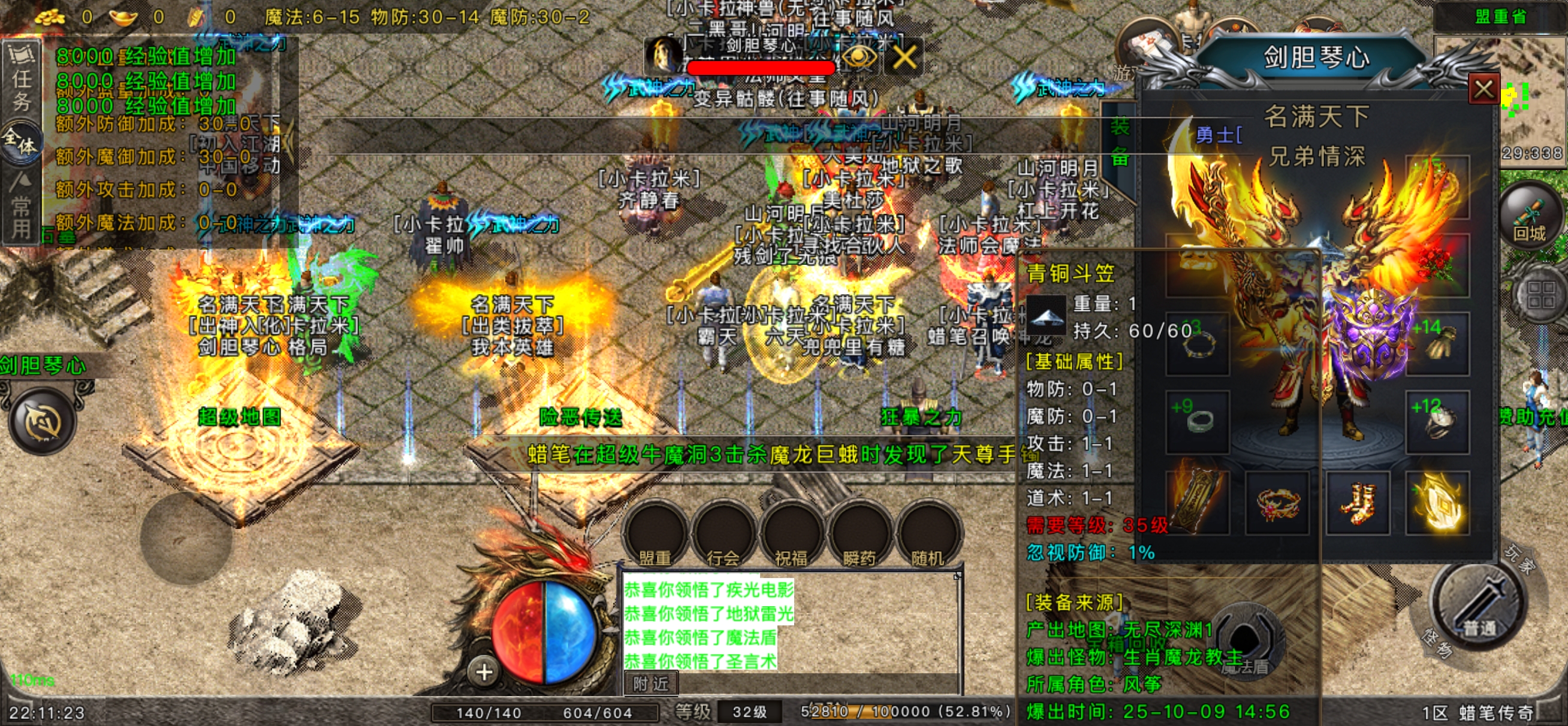
Task: Switch chat channel with the 附近 button
Action: coord(651,683)
